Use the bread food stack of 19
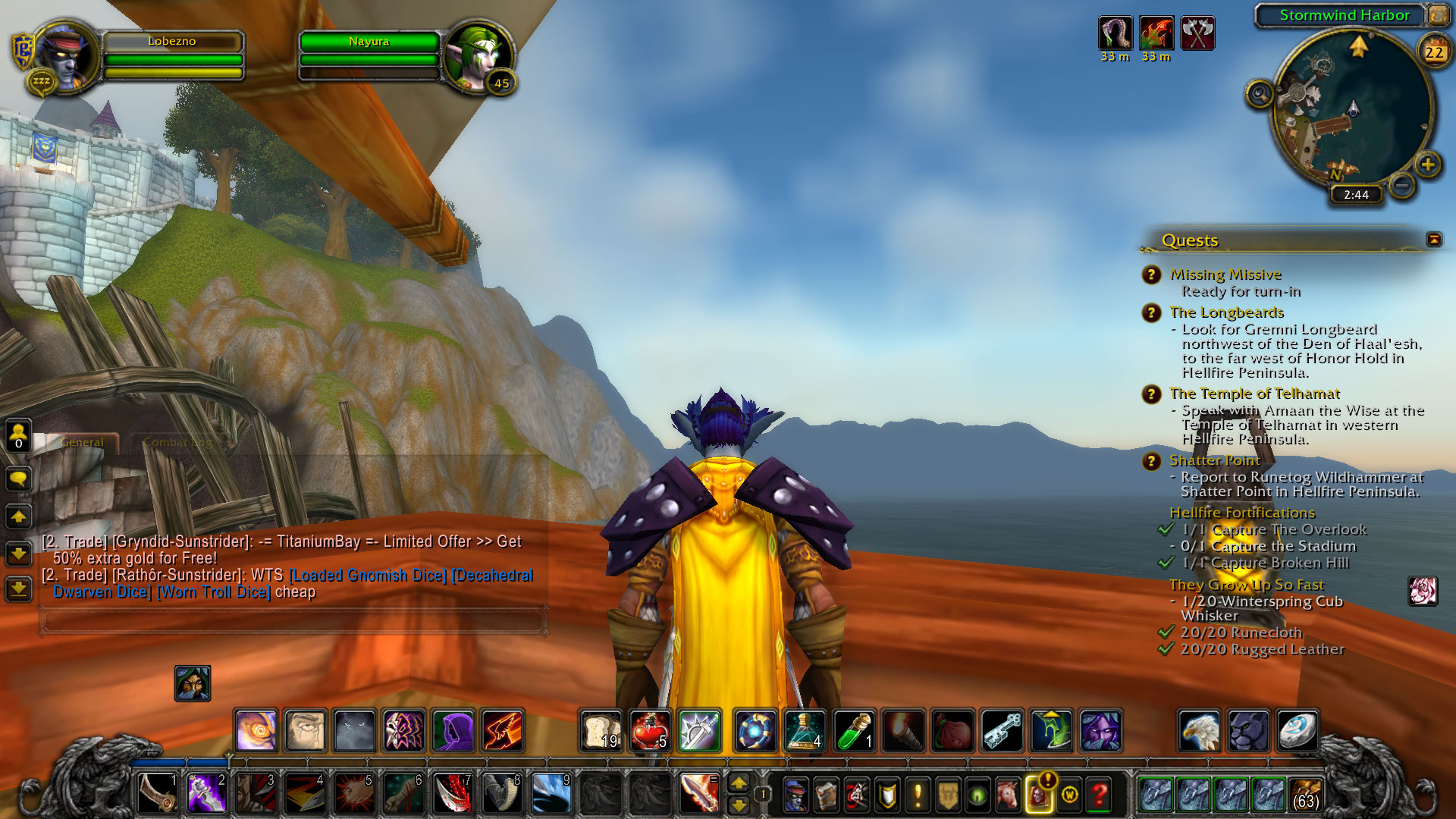1456x819 pixels. tap(601, 731)
